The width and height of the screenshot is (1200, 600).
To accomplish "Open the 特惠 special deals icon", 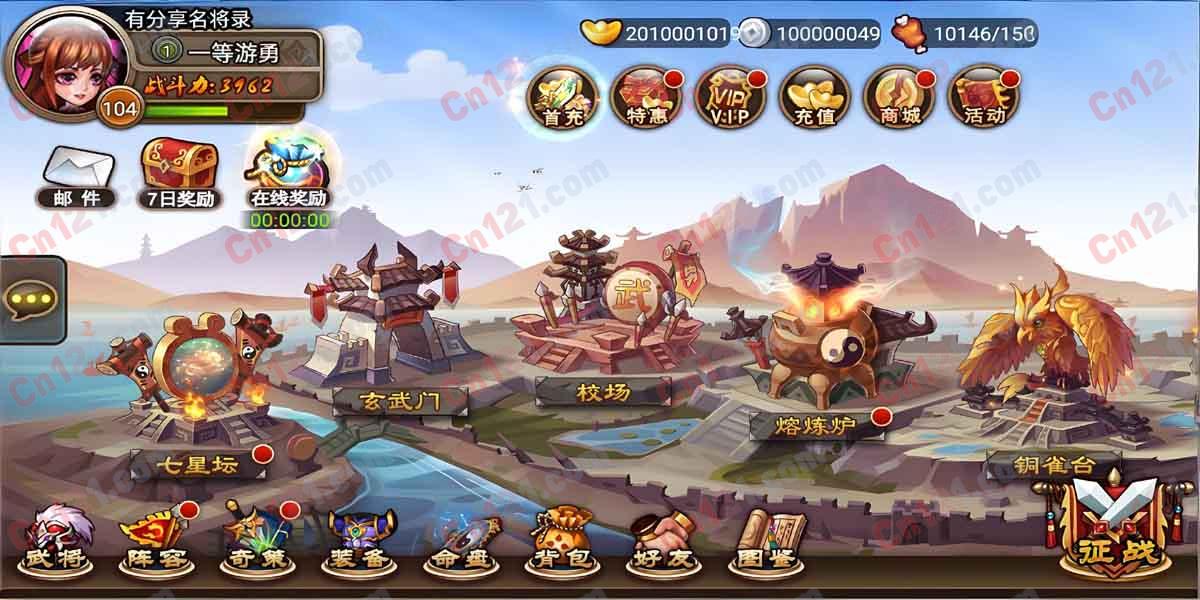I will click(x=648, y=95).
